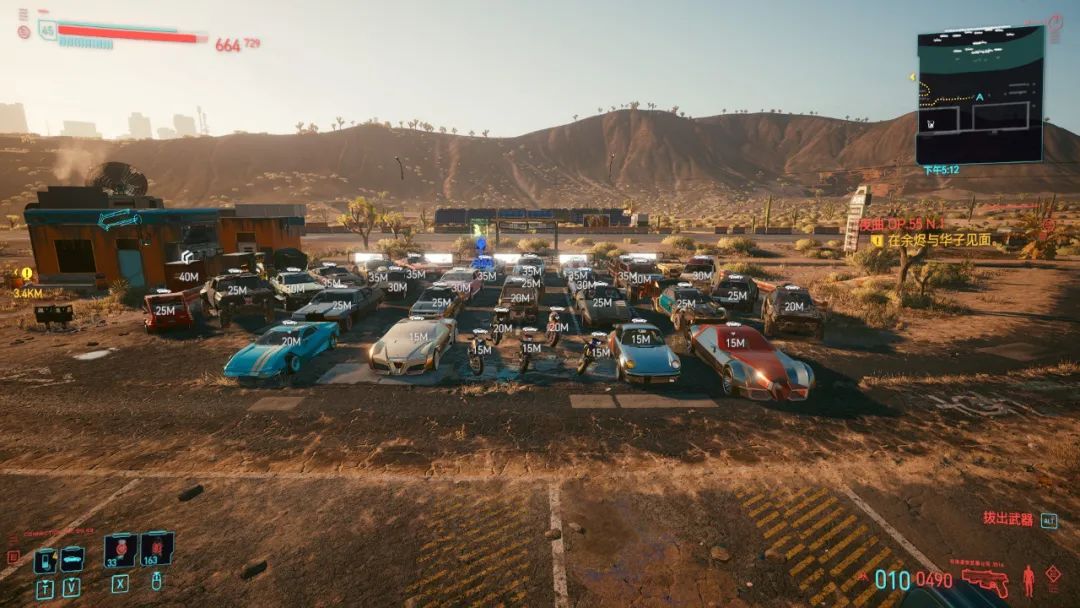Open the phone quick slot
Viewport: 1080px width, 608px height.
45,560
